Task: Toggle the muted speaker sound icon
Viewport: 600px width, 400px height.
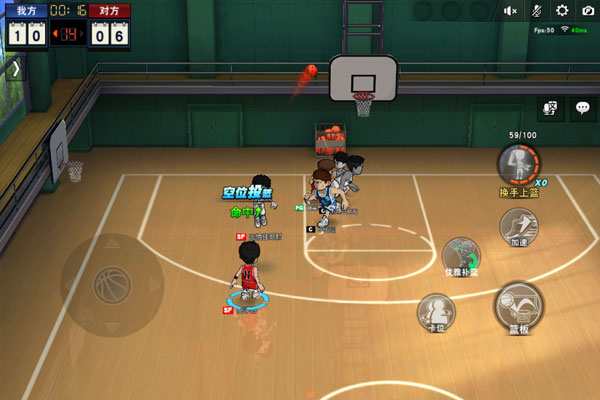Action: click(x=511, y=11)
